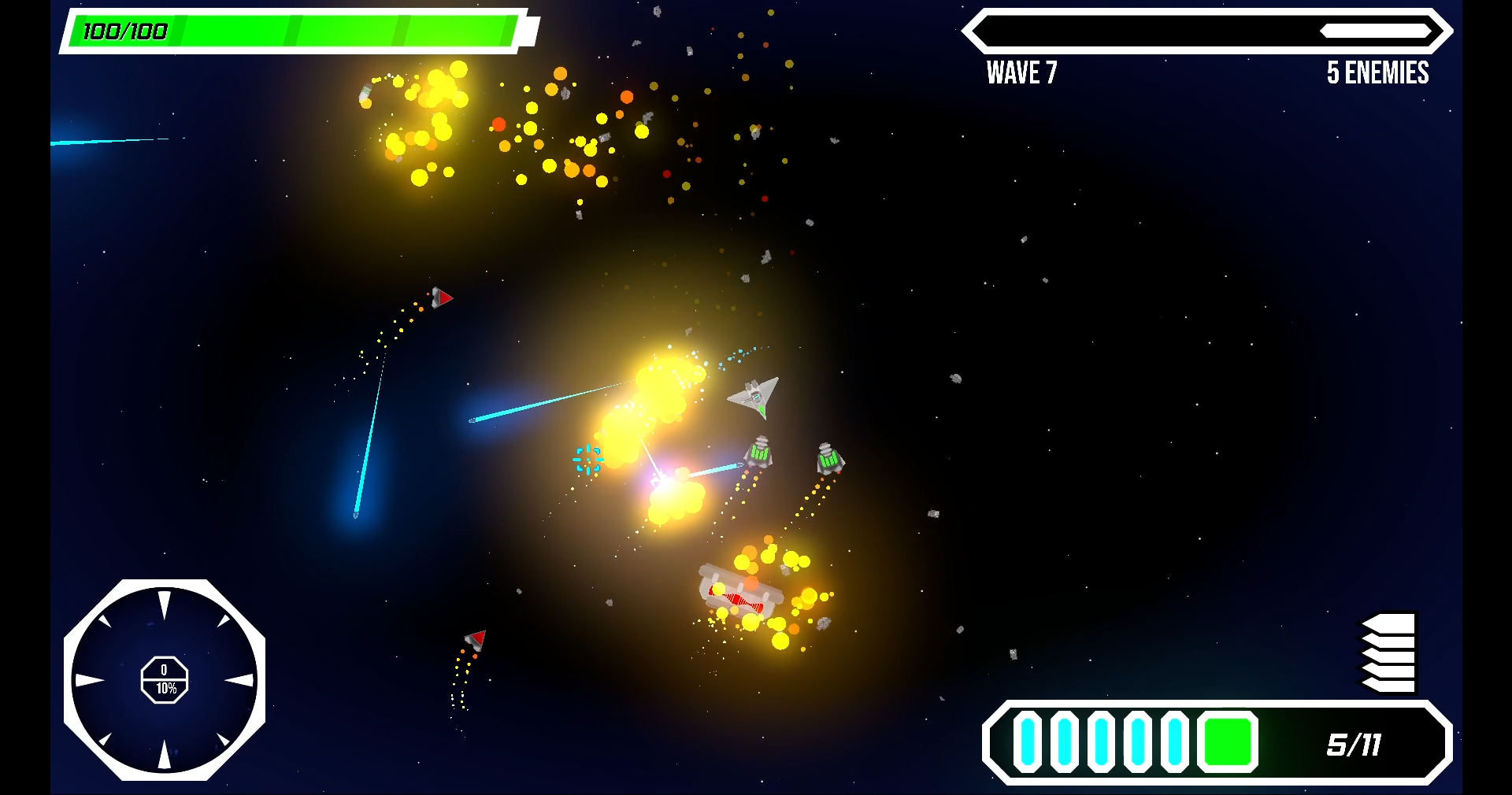The height and width of the screenshot is (795, 1512).
Task: Click the octagonal radar dial
Action: (165, 680)
